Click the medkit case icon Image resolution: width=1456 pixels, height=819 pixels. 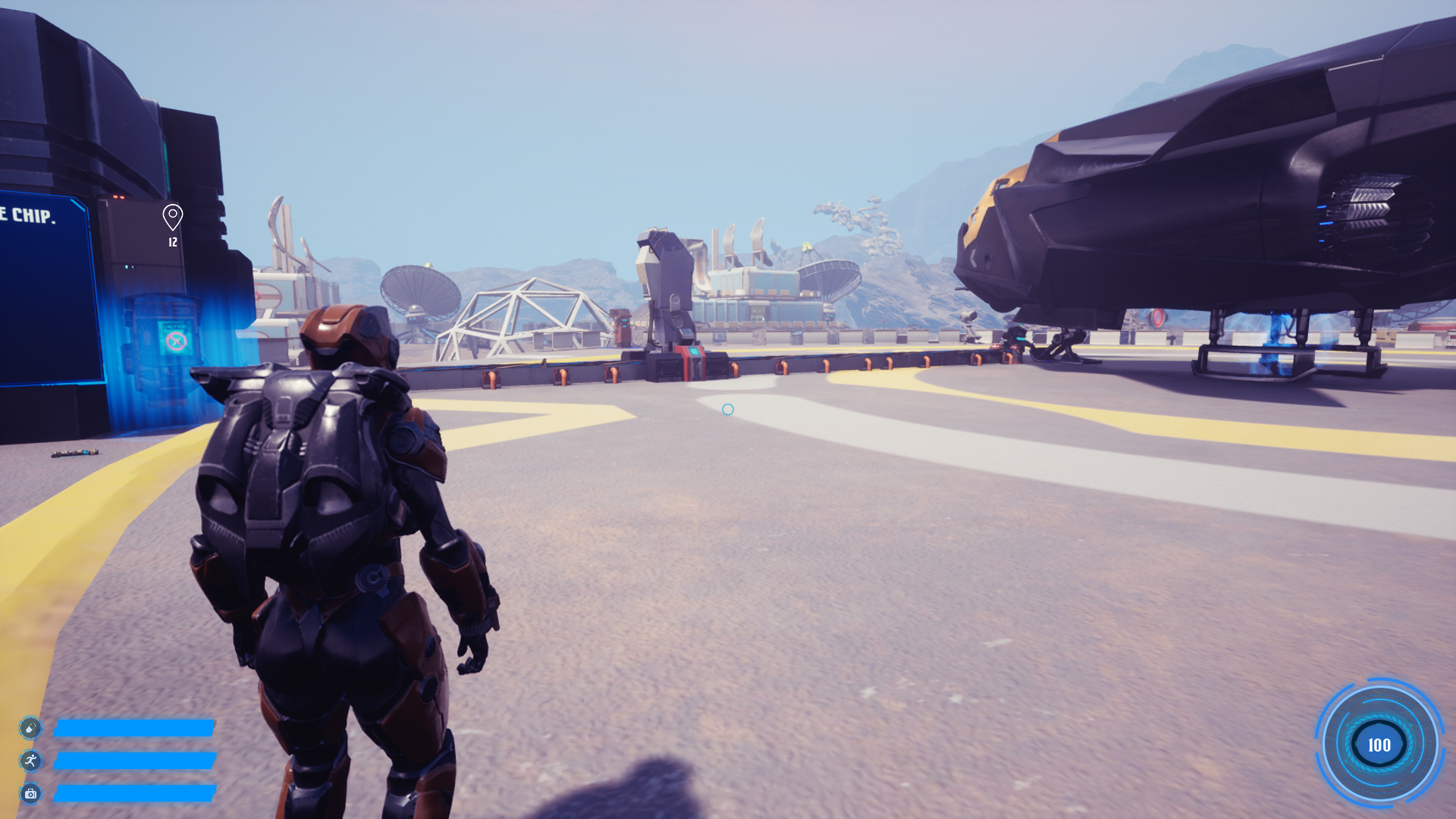[30, 794]
